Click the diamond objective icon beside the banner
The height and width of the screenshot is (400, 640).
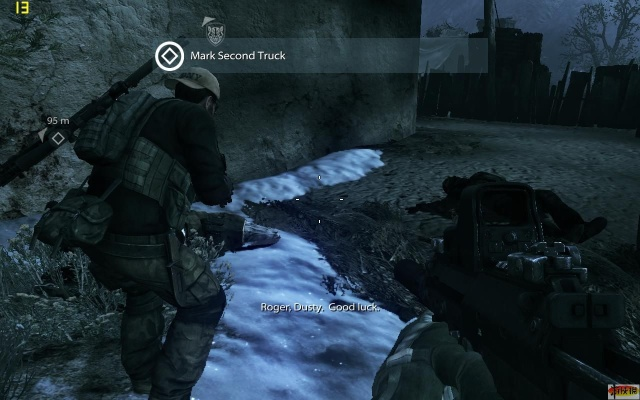coord(168,56)
